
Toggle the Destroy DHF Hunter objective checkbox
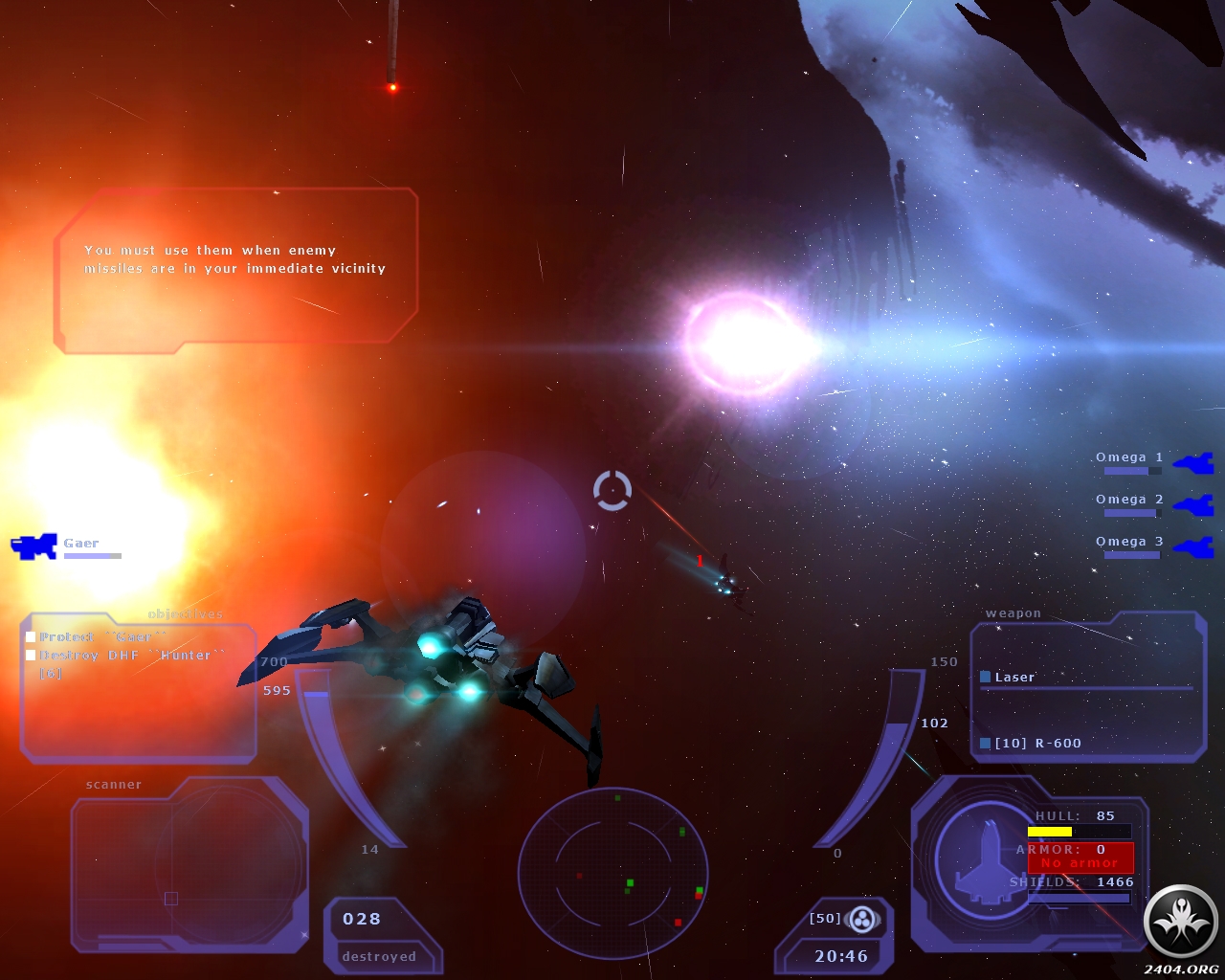(x=31, y=656)
